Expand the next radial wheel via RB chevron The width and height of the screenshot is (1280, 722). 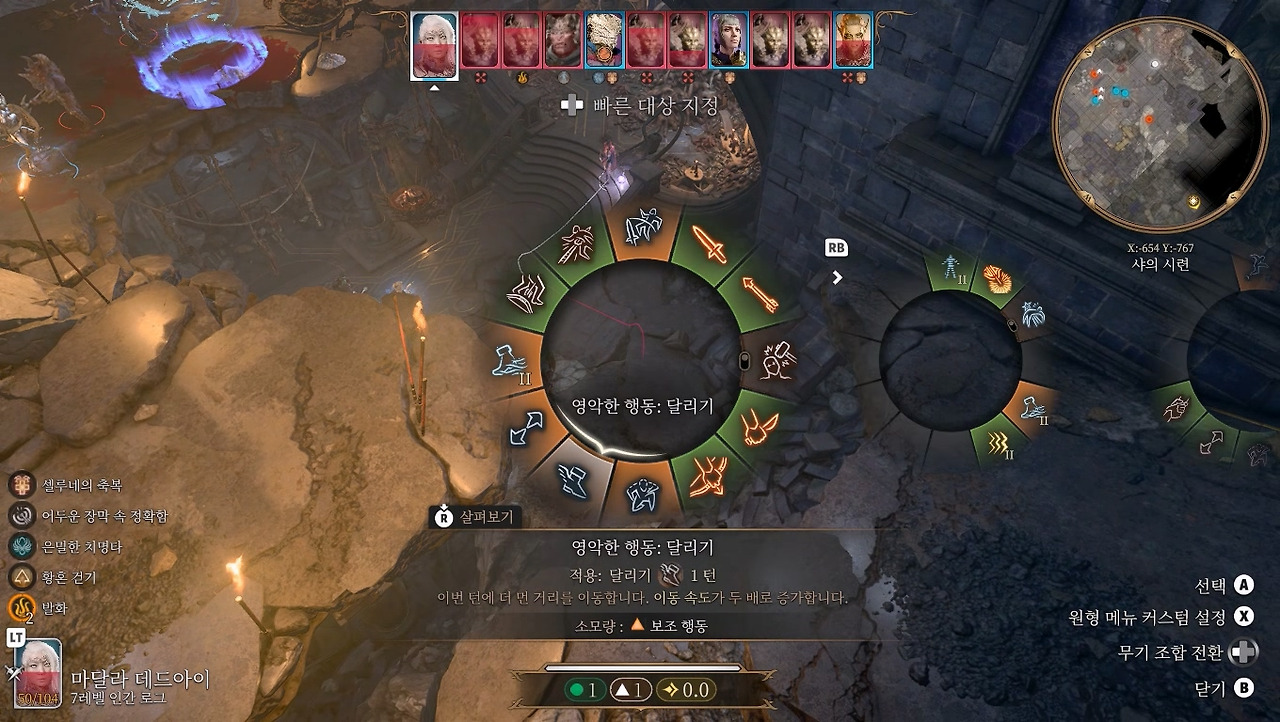pyautogui.click(x=838, y=277)
